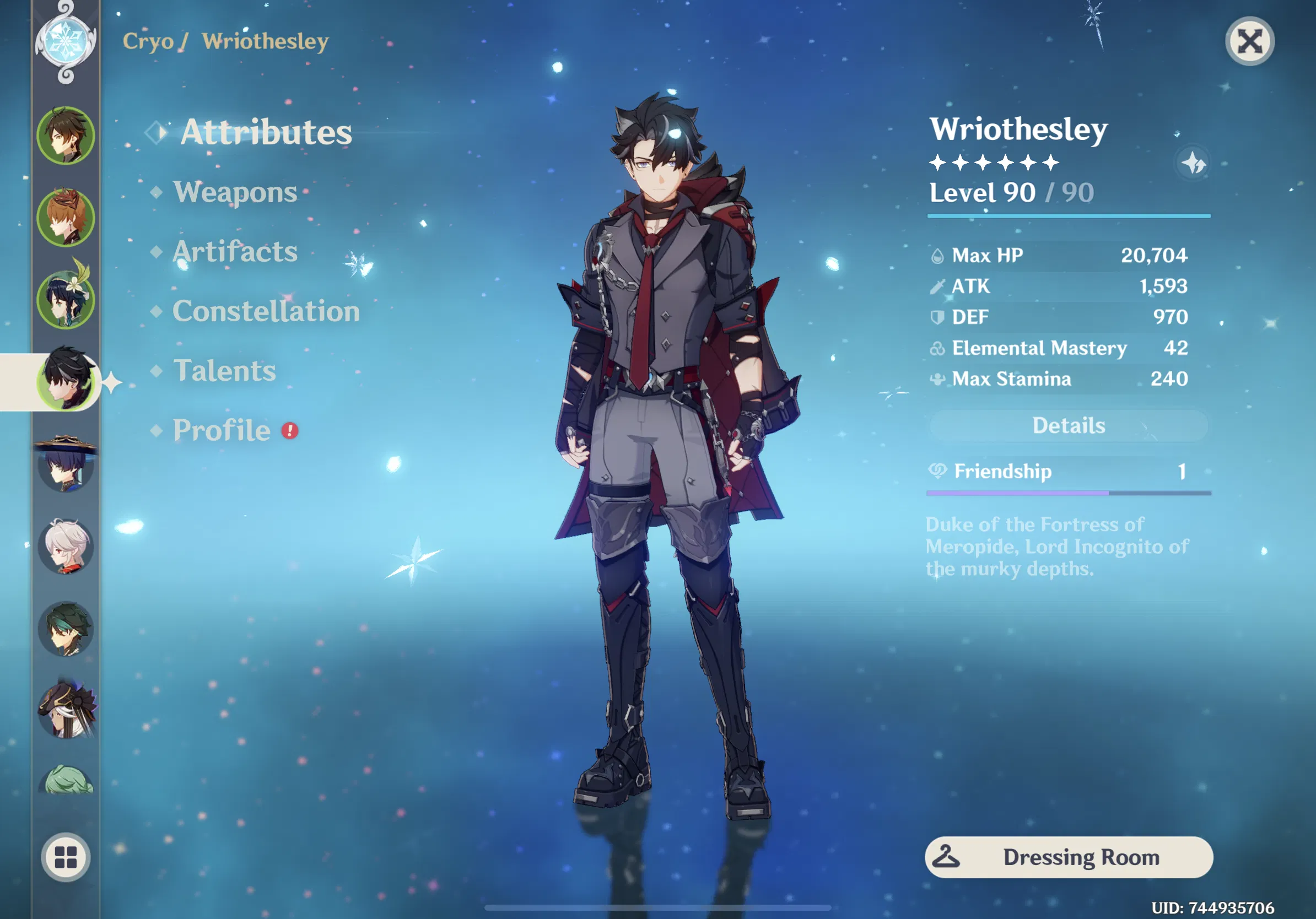The height and width of the screenshot is (919, 1316).
Task: Open the Dressing Room
Action: click(x=1082, y=857)
